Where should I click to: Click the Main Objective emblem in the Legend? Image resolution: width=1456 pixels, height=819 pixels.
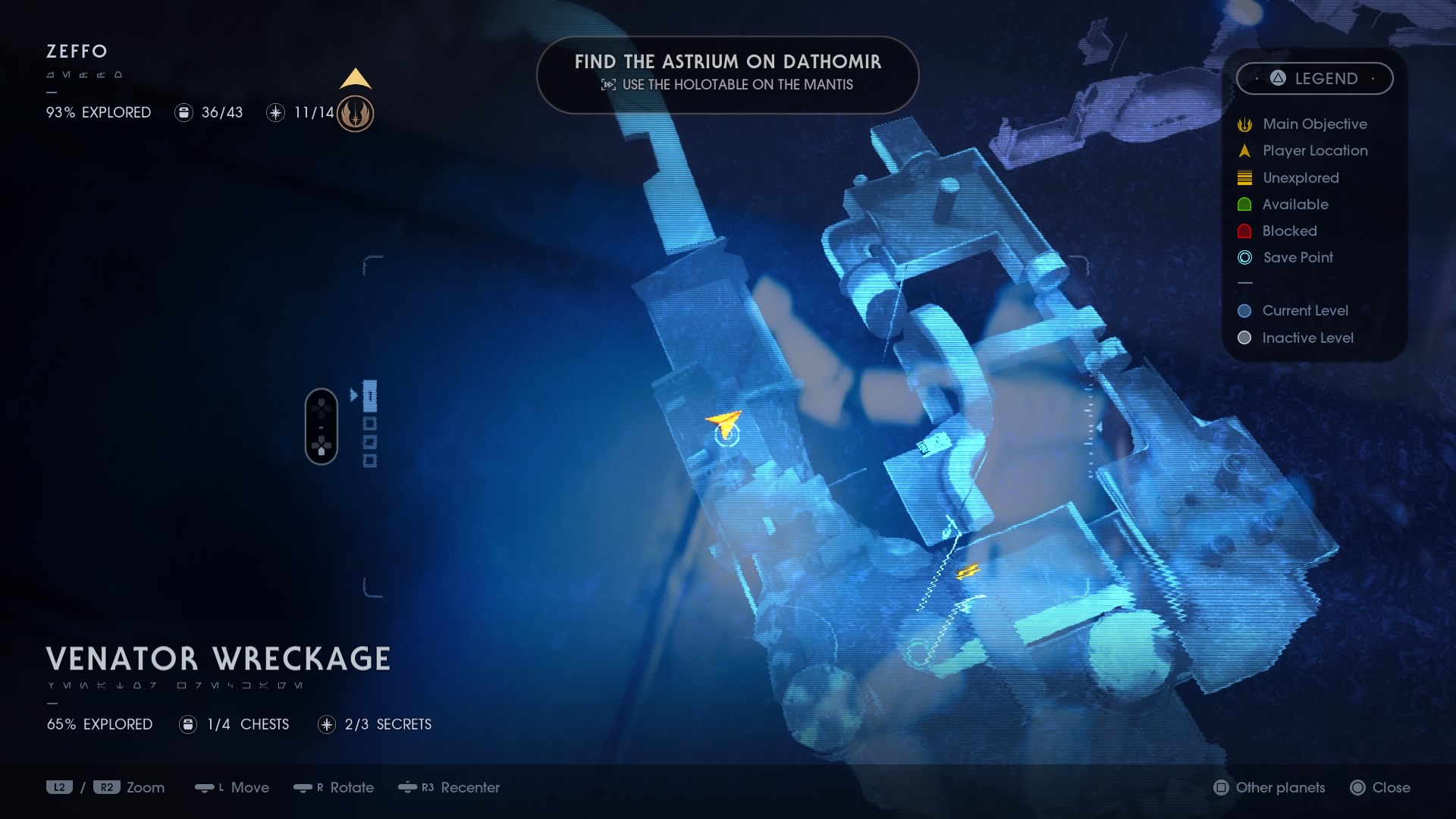point(1244,124)
